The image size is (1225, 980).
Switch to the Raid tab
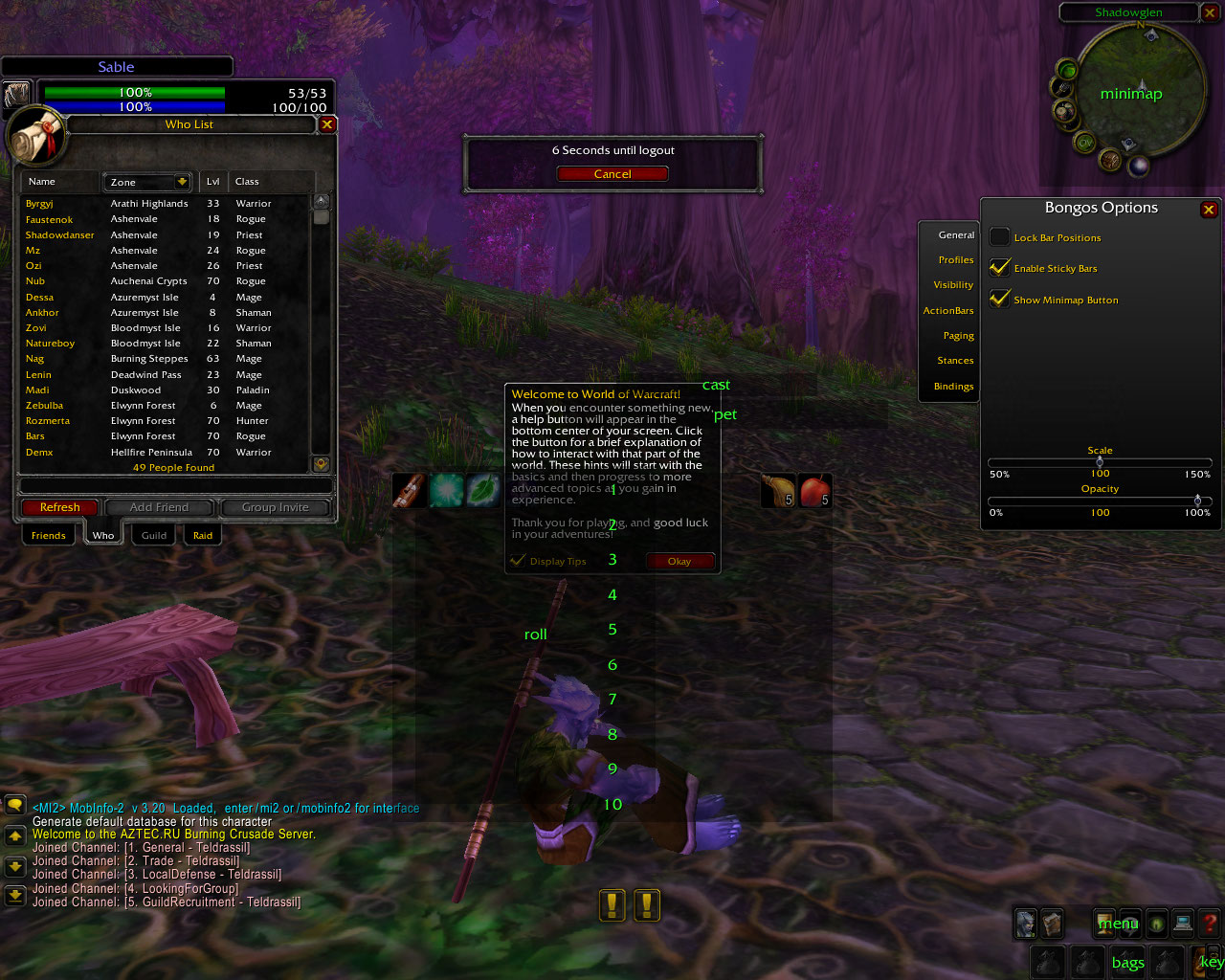point(203,535)
